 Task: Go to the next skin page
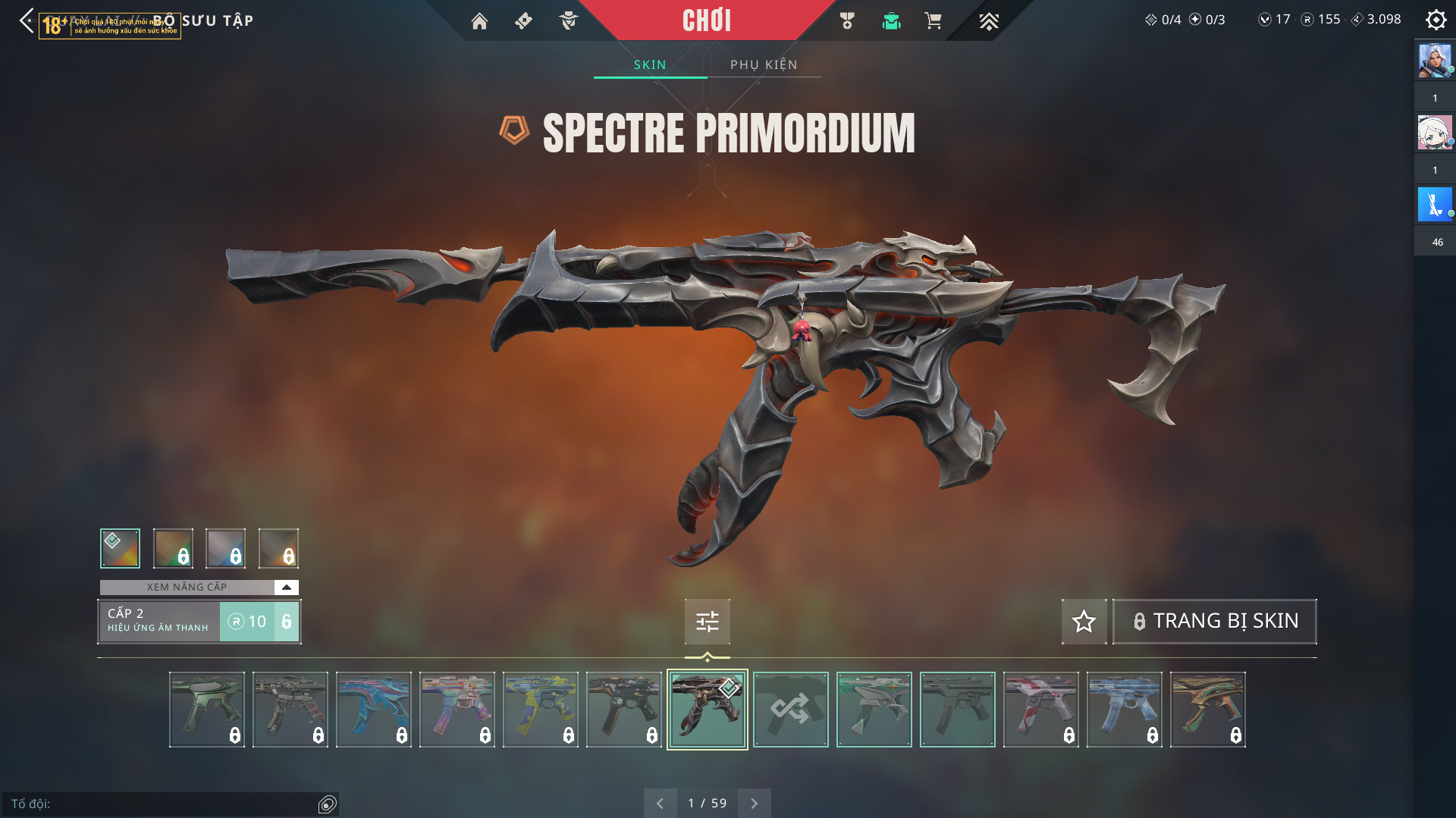754,803
